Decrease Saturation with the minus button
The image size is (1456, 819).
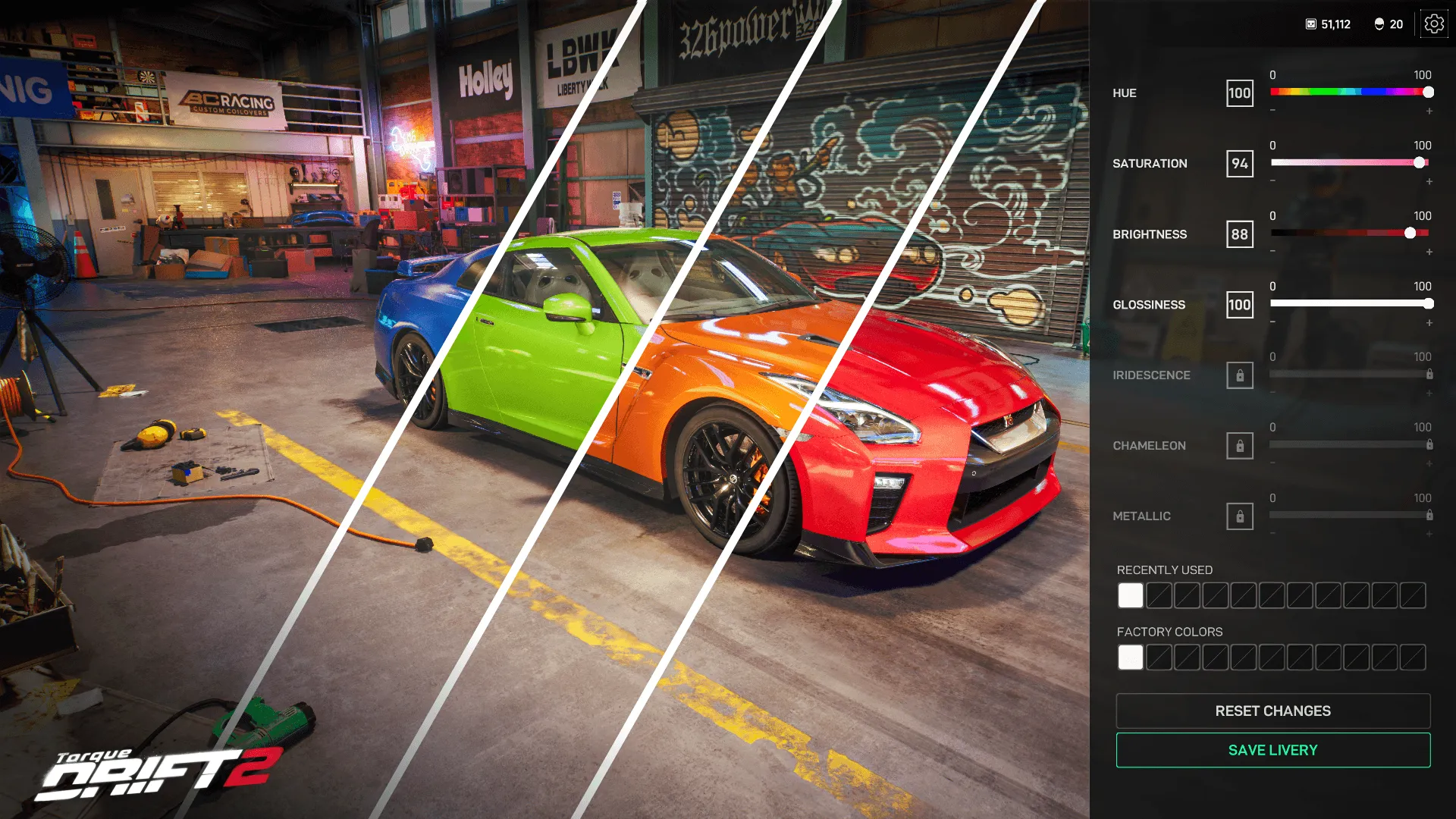pyautogui.click(x=1272, y=181)
